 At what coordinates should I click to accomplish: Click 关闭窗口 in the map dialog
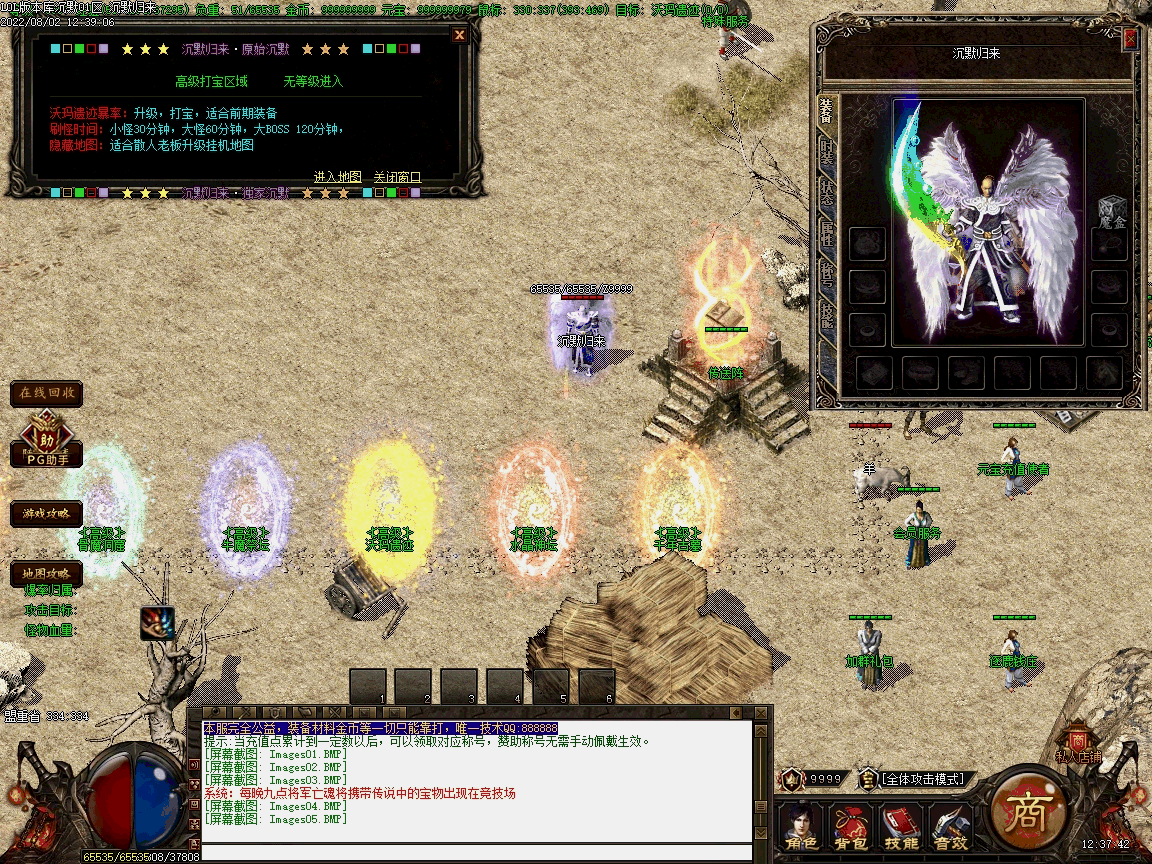pyautogui.click(x=397, y=177)
